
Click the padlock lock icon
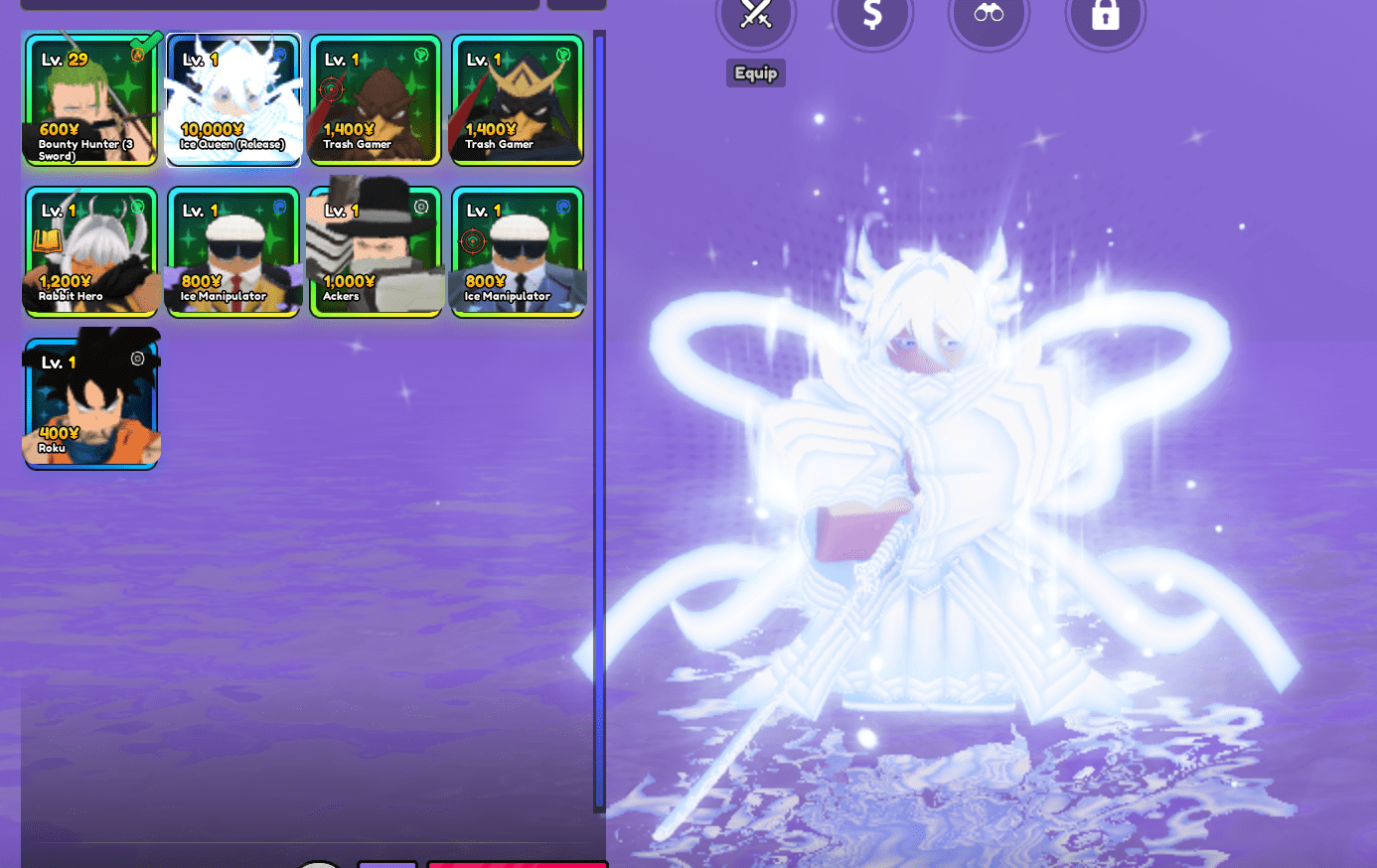(x=1106, y=16)
